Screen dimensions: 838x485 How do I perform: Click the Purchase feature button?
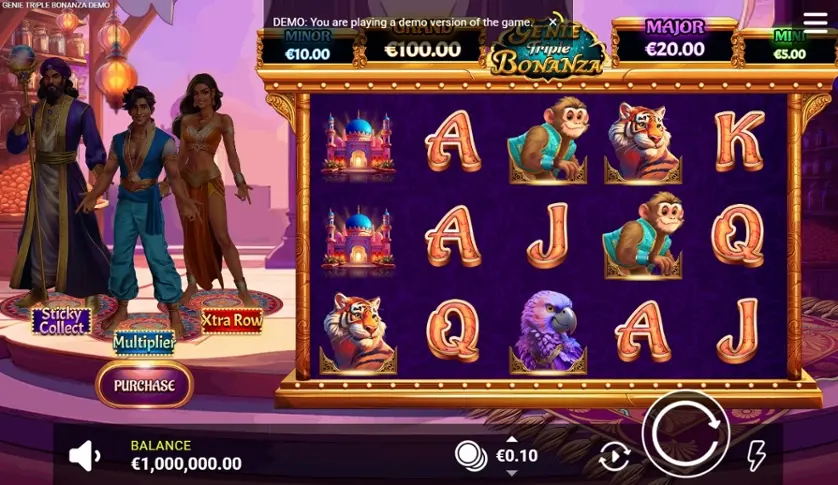(144, 385)
